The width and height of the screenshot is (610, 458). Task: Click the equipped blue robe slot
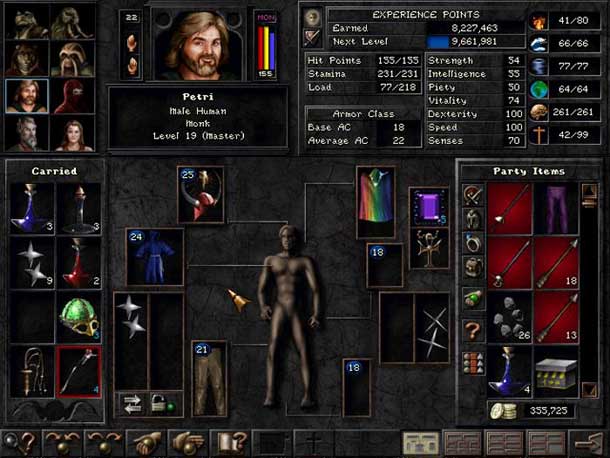(155, 256)
